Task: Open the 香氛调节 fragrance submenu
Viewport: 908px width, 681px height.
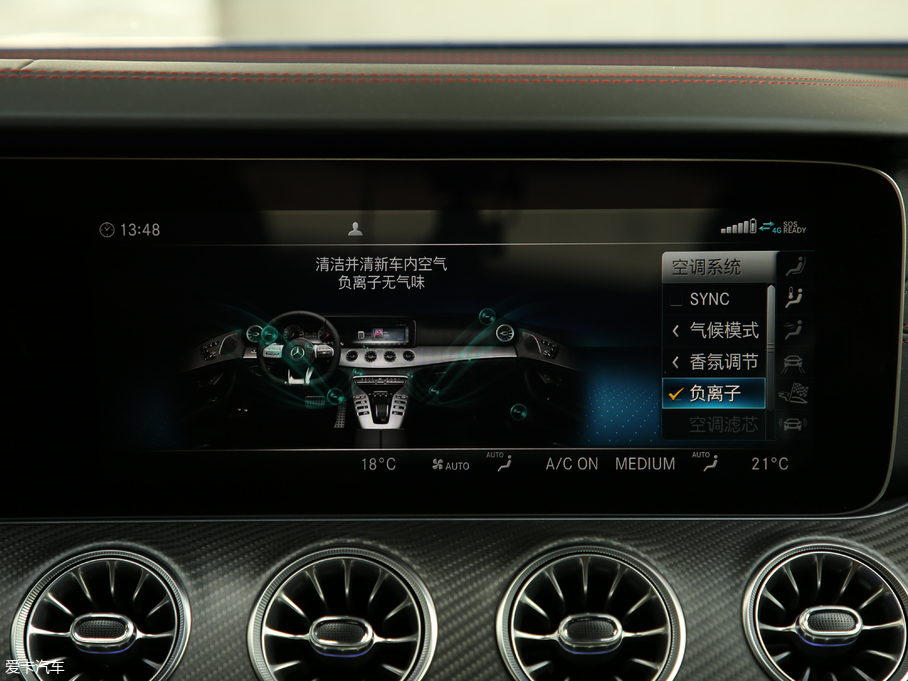Action: click(x=714, y=362)
